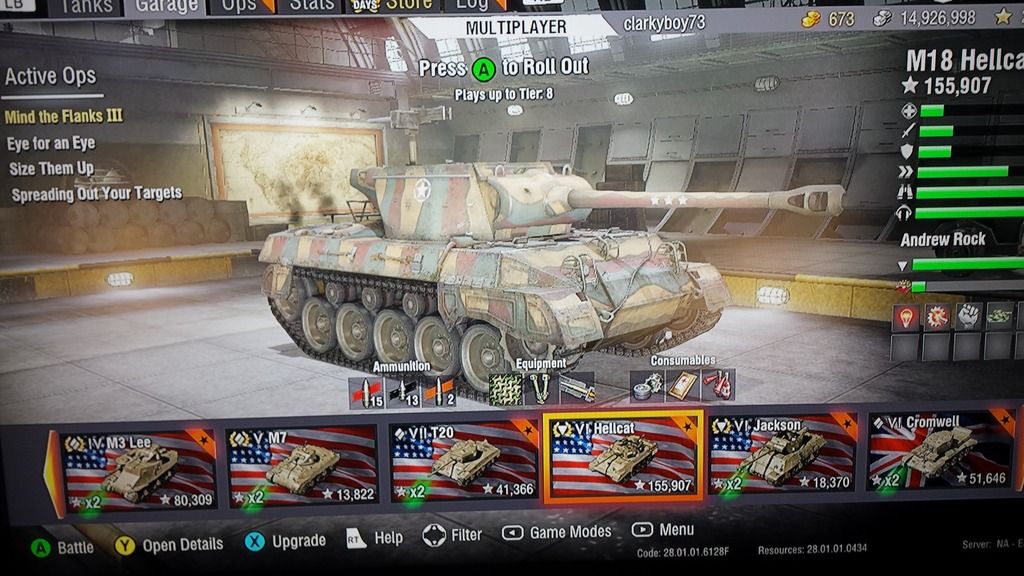Open the Size Them Up op
This screenshot has width=1024, height=576.
click(52, 168)
